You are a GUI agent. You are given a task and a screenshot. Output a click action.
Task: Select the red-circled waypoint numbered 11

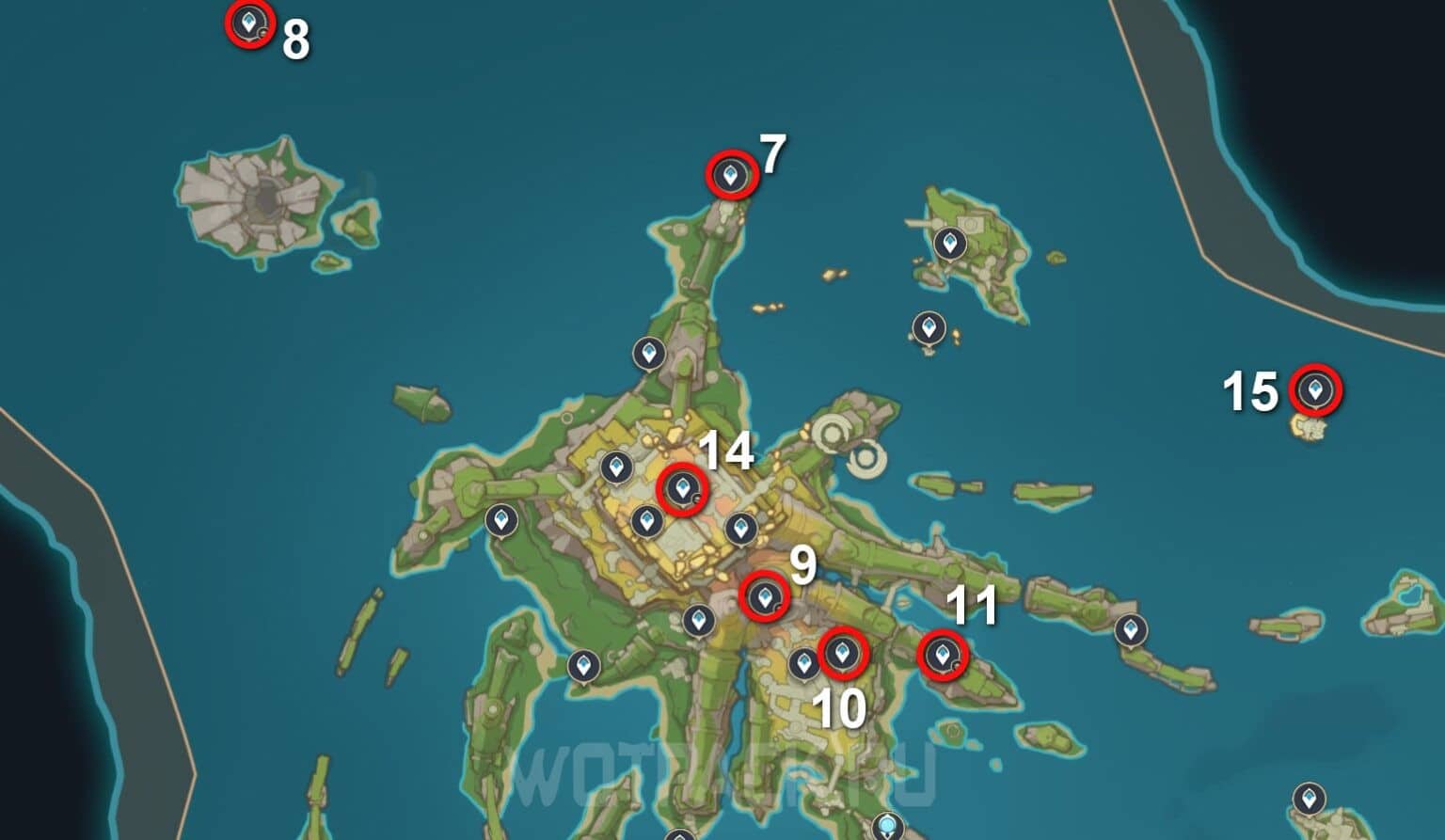(x=942, y=655)
